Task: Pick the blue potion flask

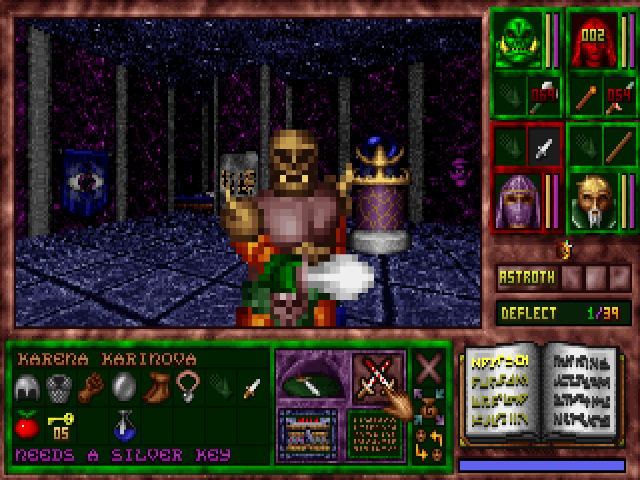Action: [124, 426]
